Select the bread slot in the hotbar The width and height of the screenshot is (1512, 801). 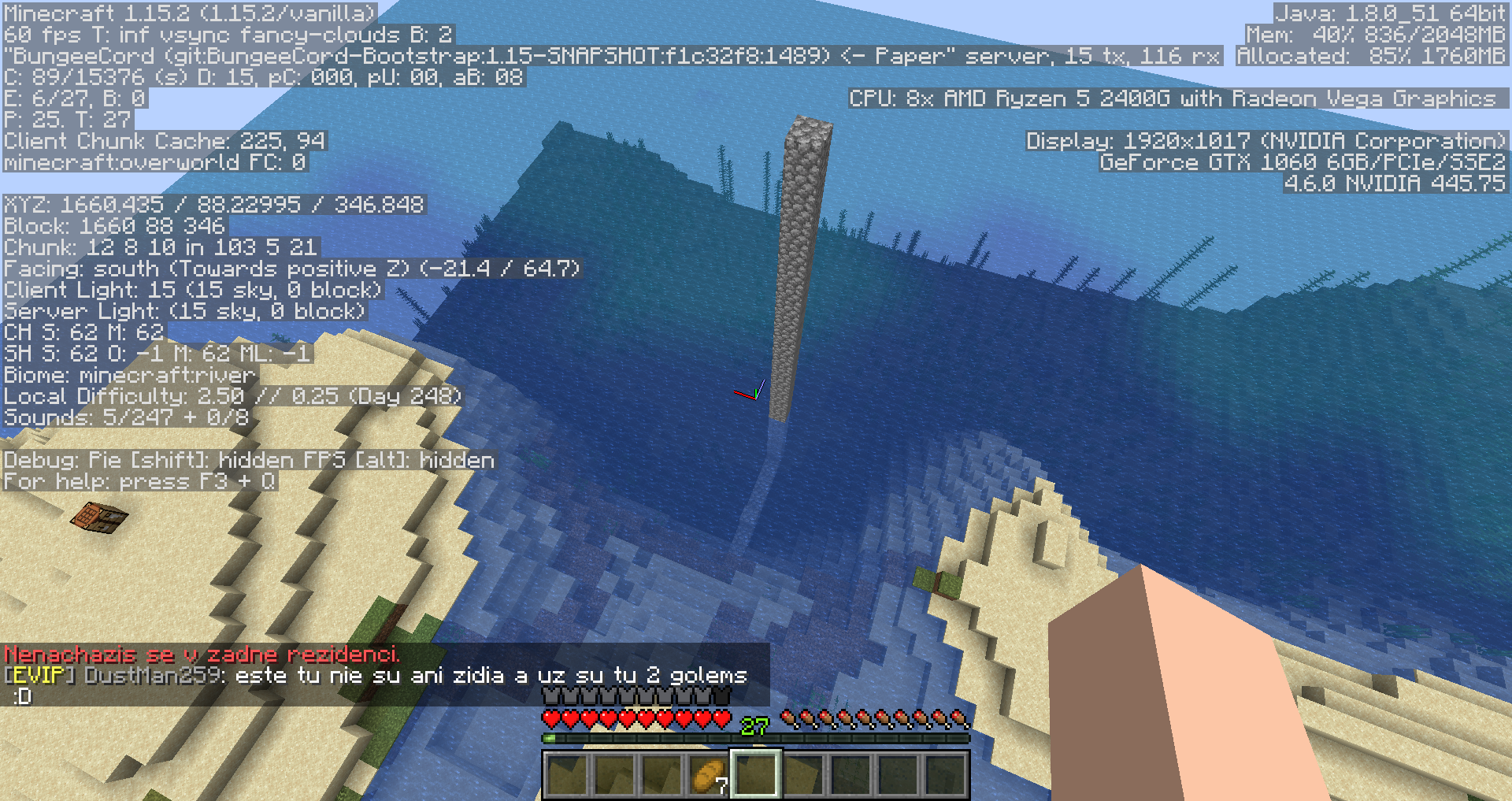click(708, 775)
